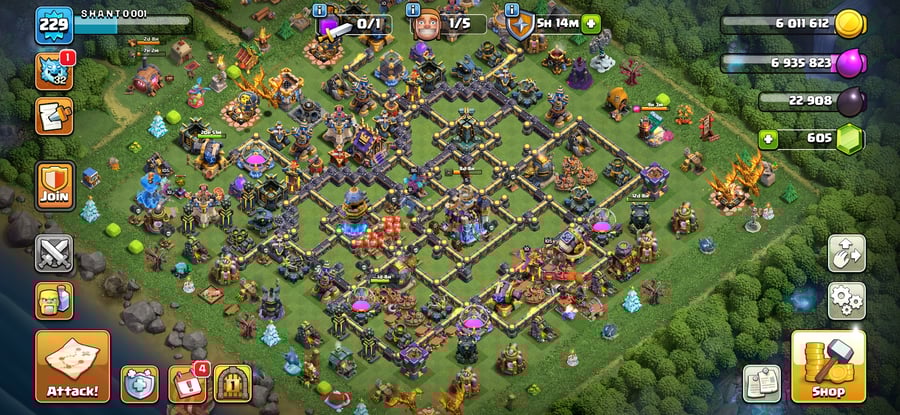Buy gems with the green plus button
The image size is (900, 415).
point(768,138)
